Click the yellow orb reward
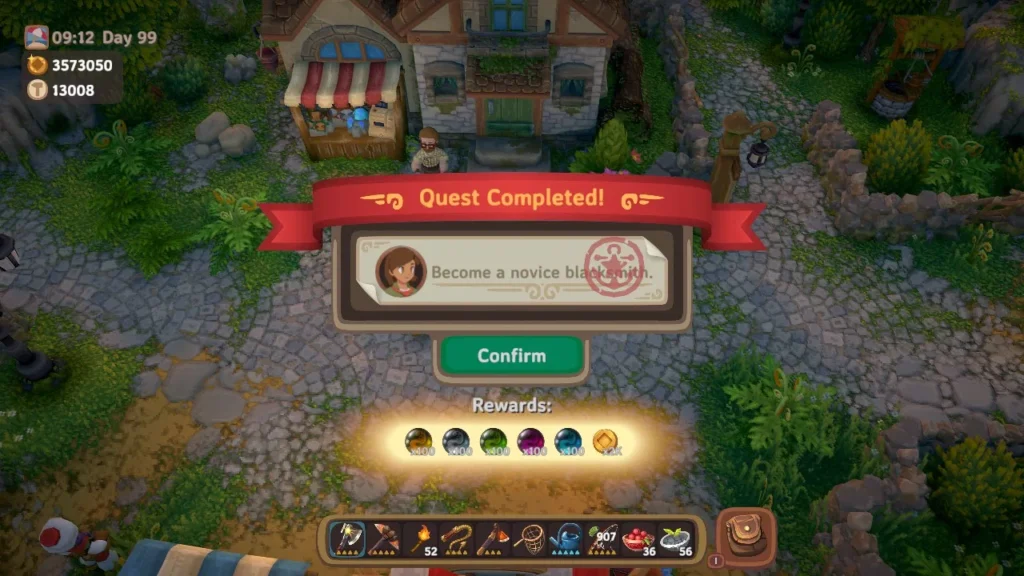The height and width of the screenshot is (576, 1024). tap(419, 440)
